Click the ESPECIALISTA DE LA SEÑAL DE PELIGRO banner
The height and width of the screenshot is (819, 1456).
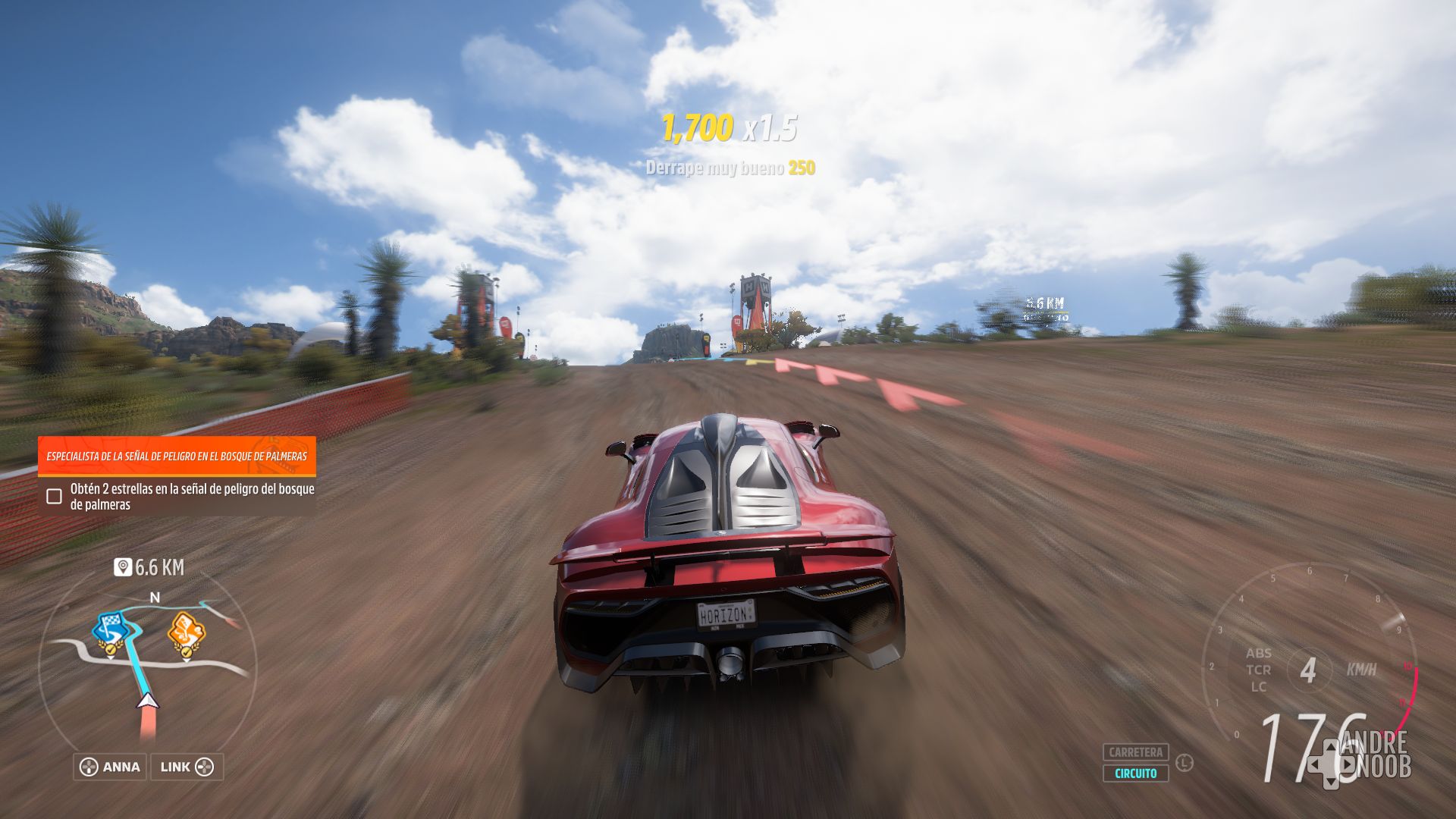pos(177,458)
